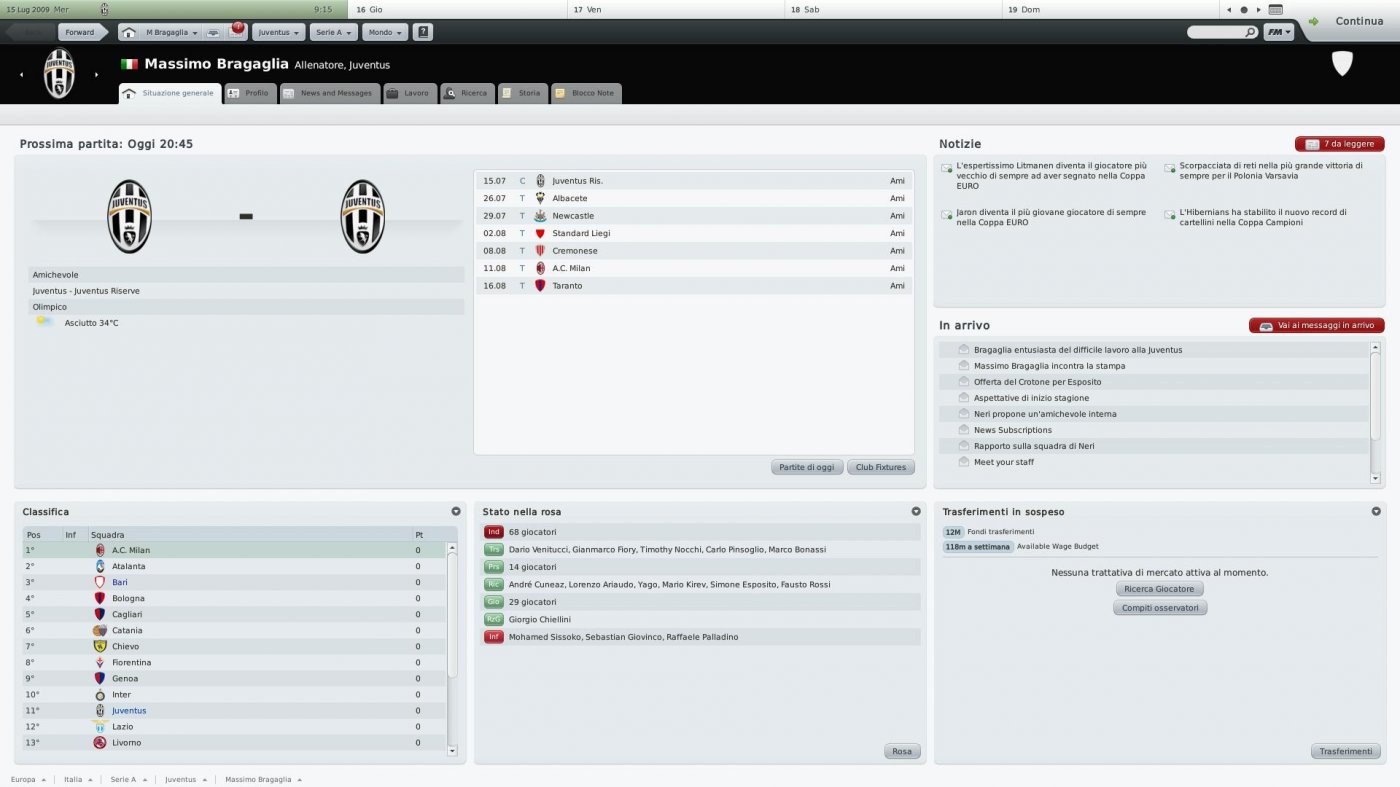Open the Classifica panel options icon
This screenshot has width=1400, height=787.
click(457, 511)
